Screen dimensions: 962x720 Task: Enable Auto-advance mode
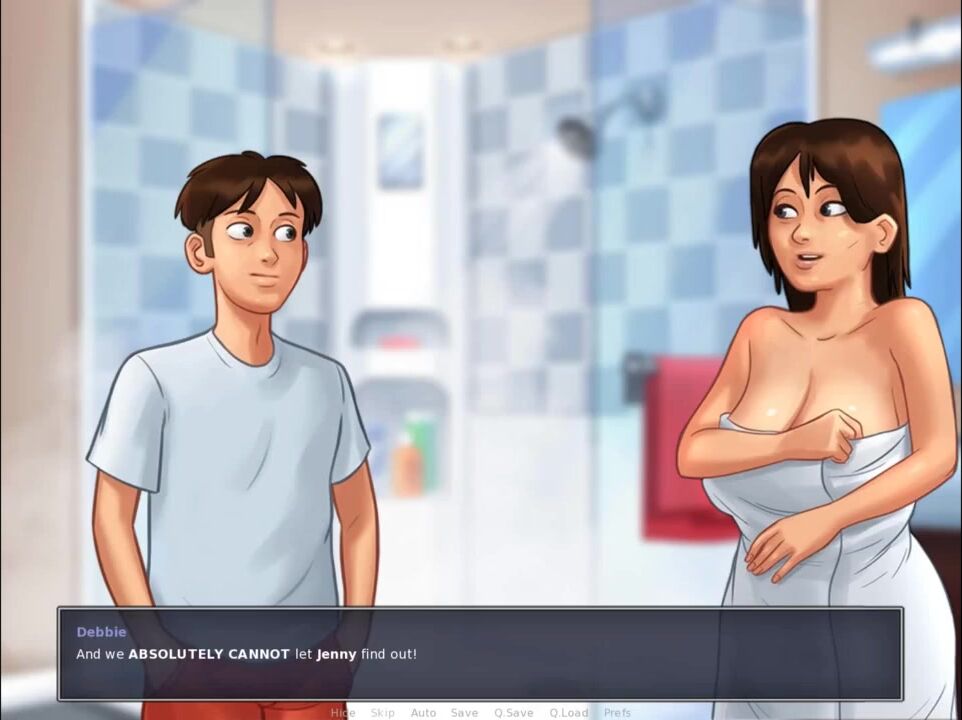click(423, 713)
